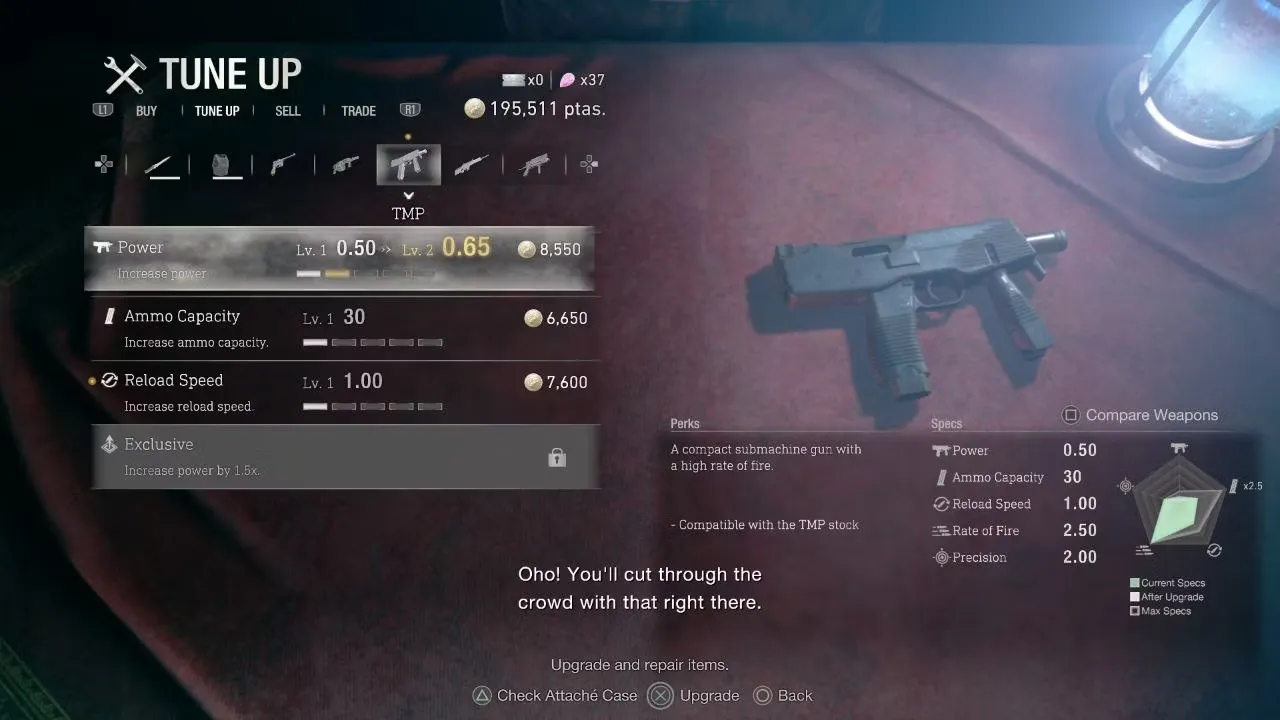Open Compare Weapons
The height and width of the screenshot is (720, 1280).
1139,415
